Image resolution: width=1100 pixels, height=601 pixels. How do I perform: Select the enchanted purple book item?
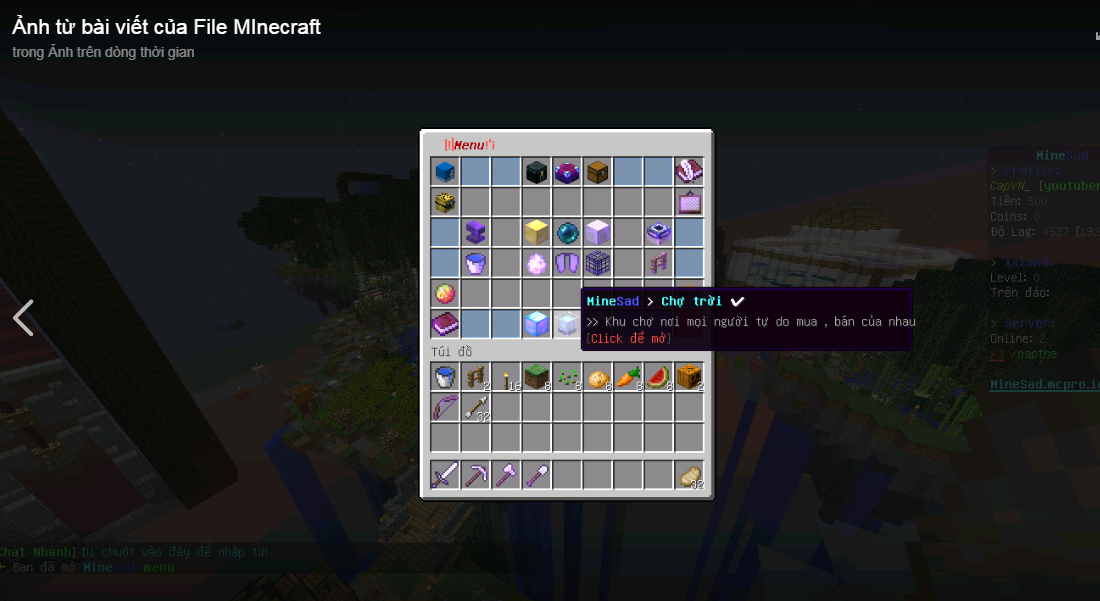point(446,323)
